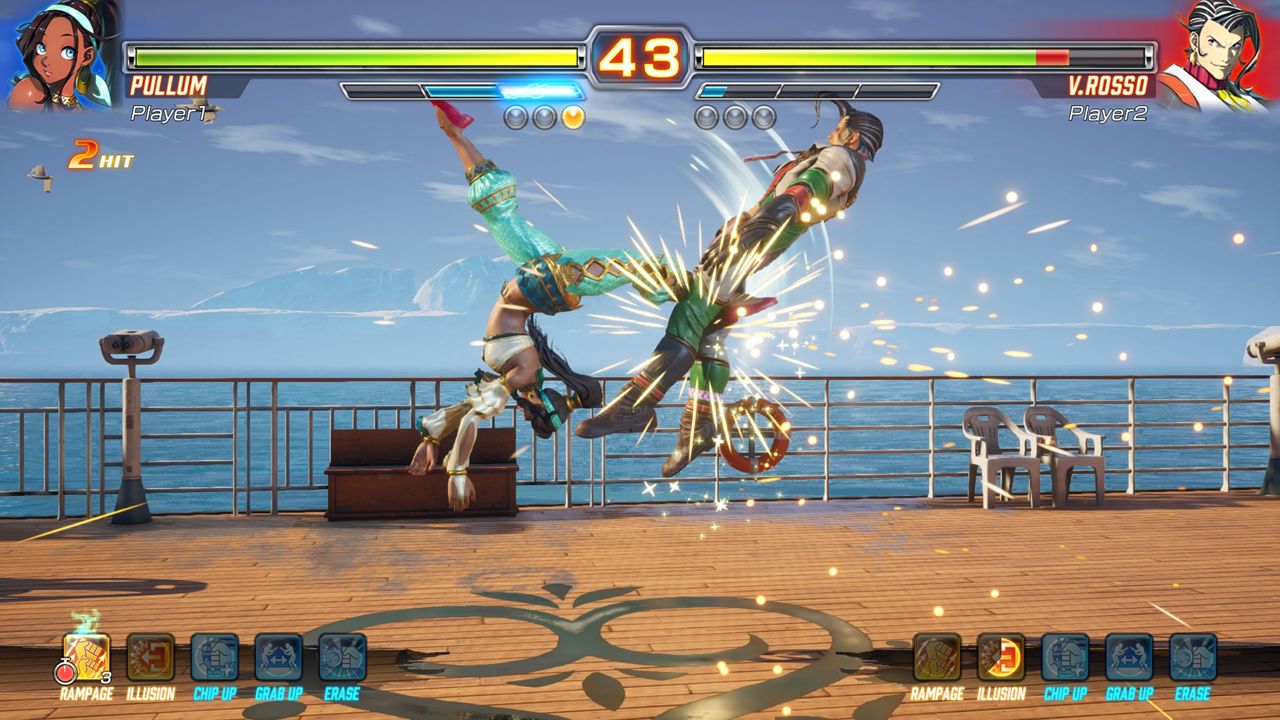1280x720 pixels.
Task: Click the ERASE skill icon on Player1's side
Action: (339, 655)
